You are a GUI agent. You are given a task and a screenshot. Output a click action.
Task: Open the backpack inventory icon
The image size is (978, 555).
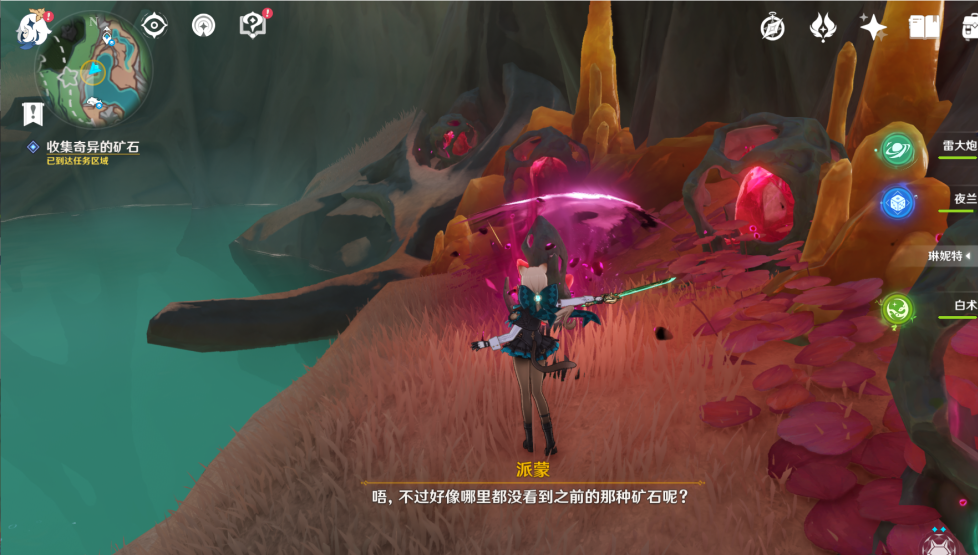click(x=968, y=28)
